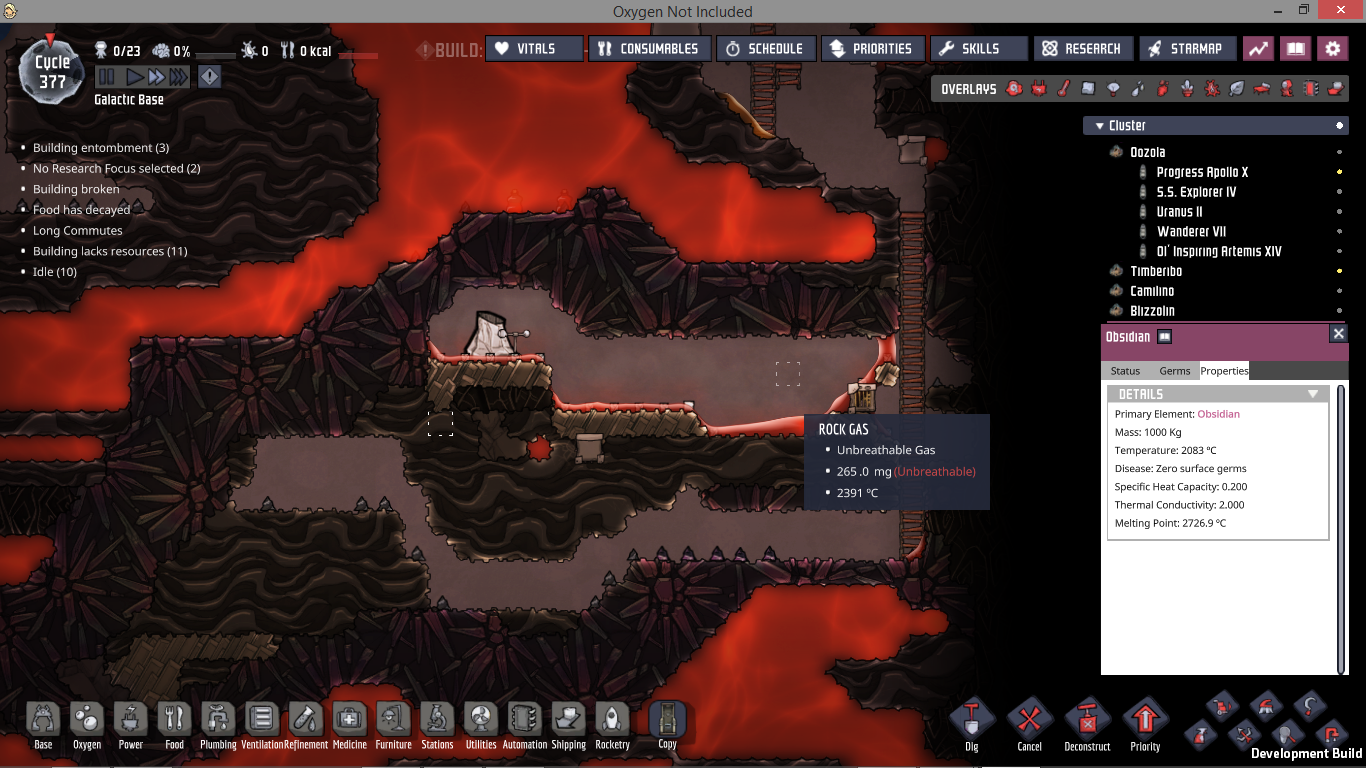Open the Research tree
1366x768 pixels.
[1083, 48]
